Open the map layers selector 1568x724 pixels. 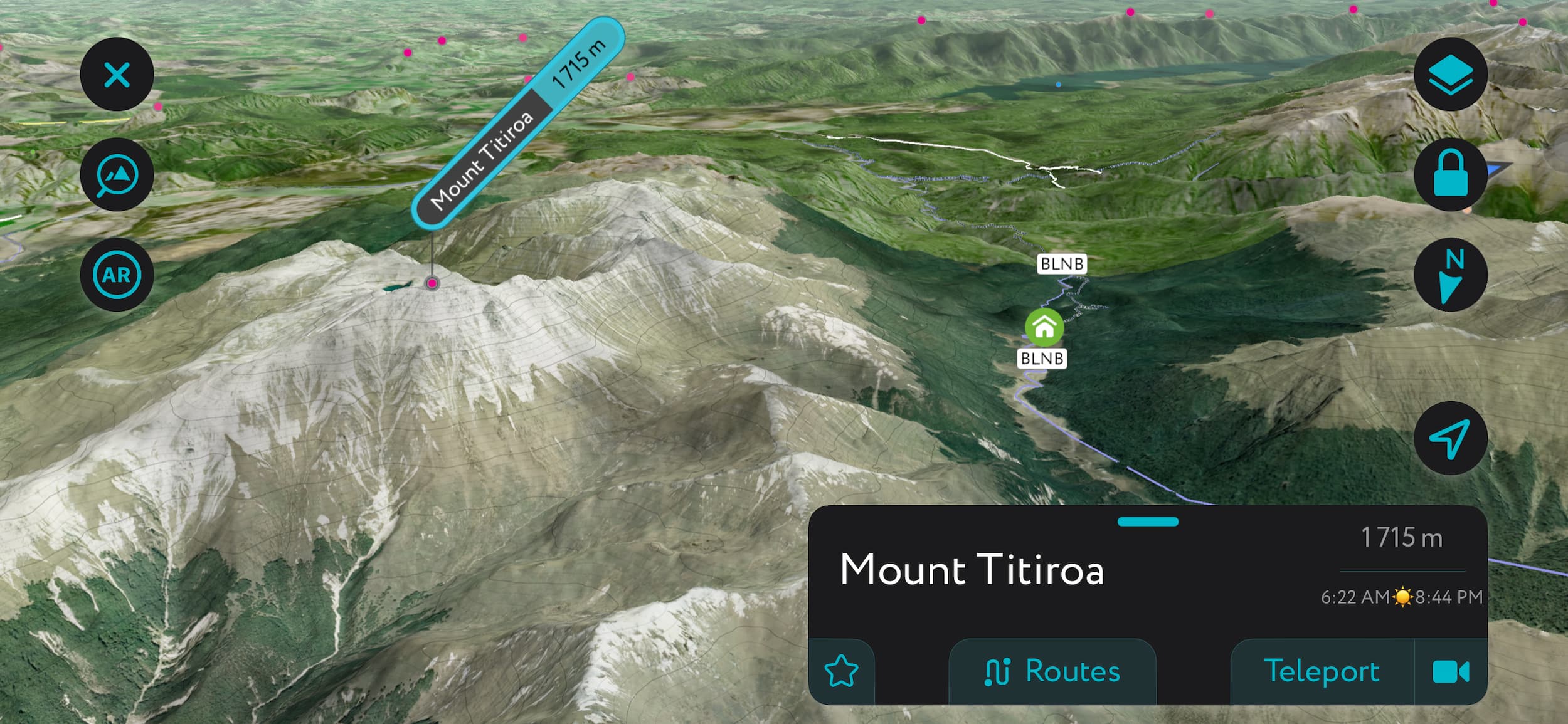tap(1451, 73)
